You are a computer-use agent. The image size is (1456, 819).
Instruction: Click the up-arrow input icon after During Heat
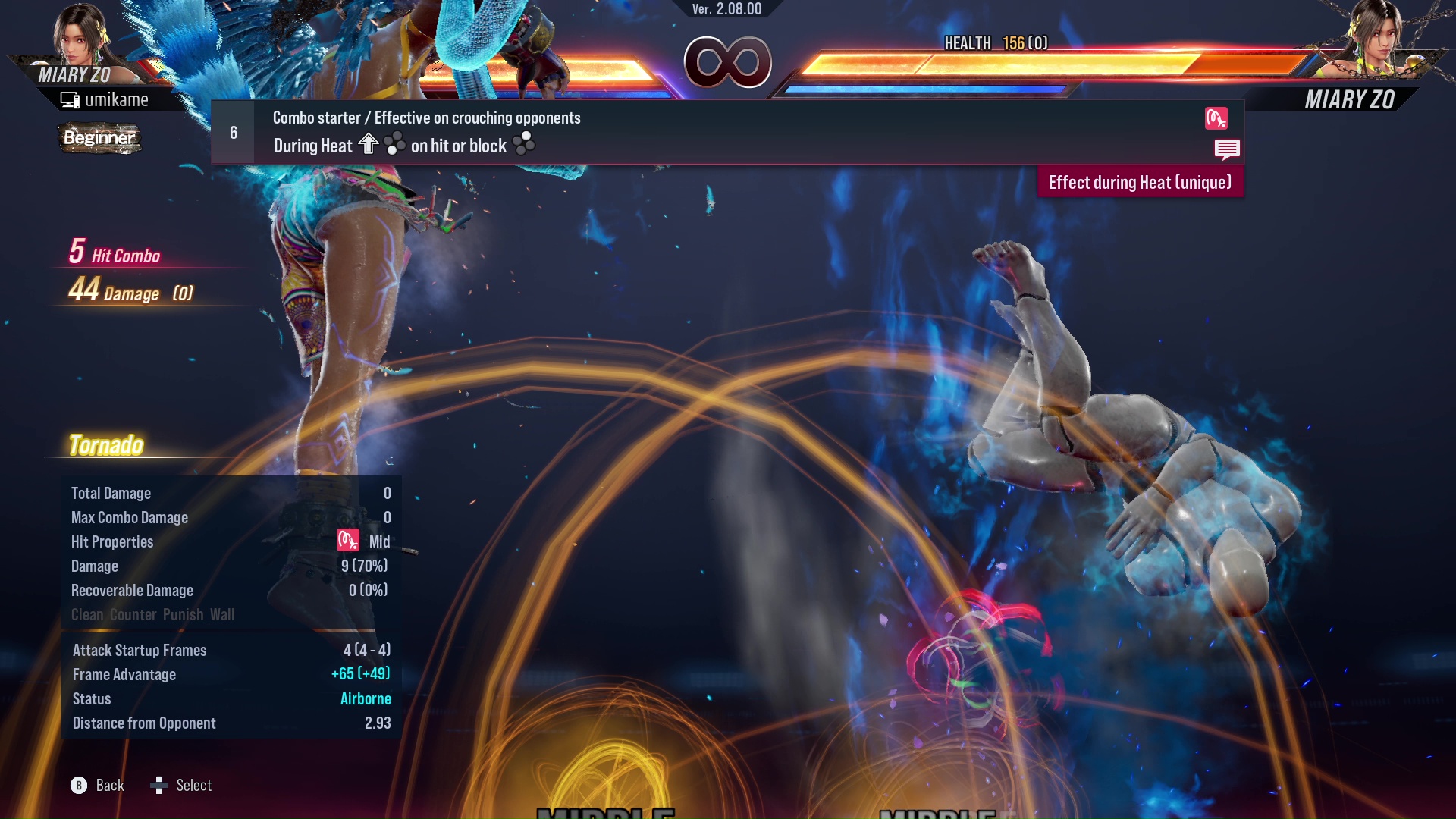pos(369,144)
